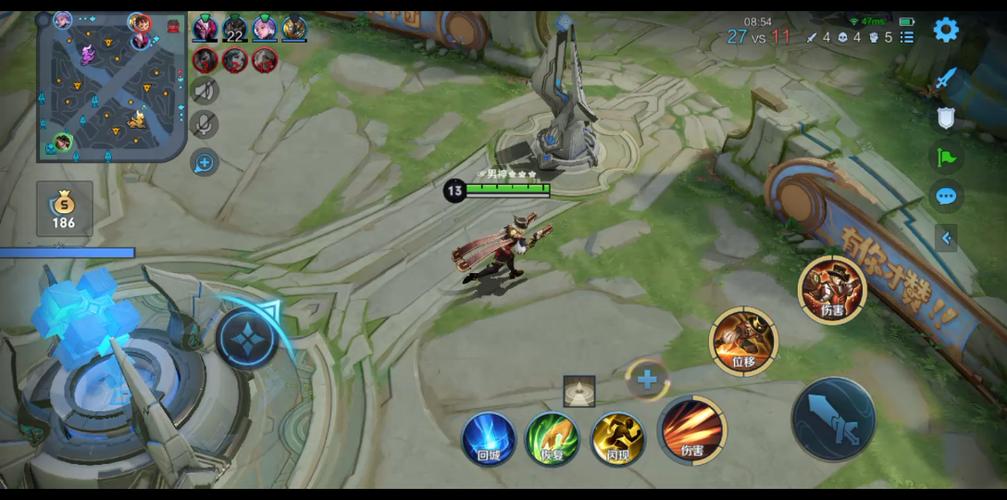
Task: Activate the 位移 dash skill
Action: click(x=743, y=342)
